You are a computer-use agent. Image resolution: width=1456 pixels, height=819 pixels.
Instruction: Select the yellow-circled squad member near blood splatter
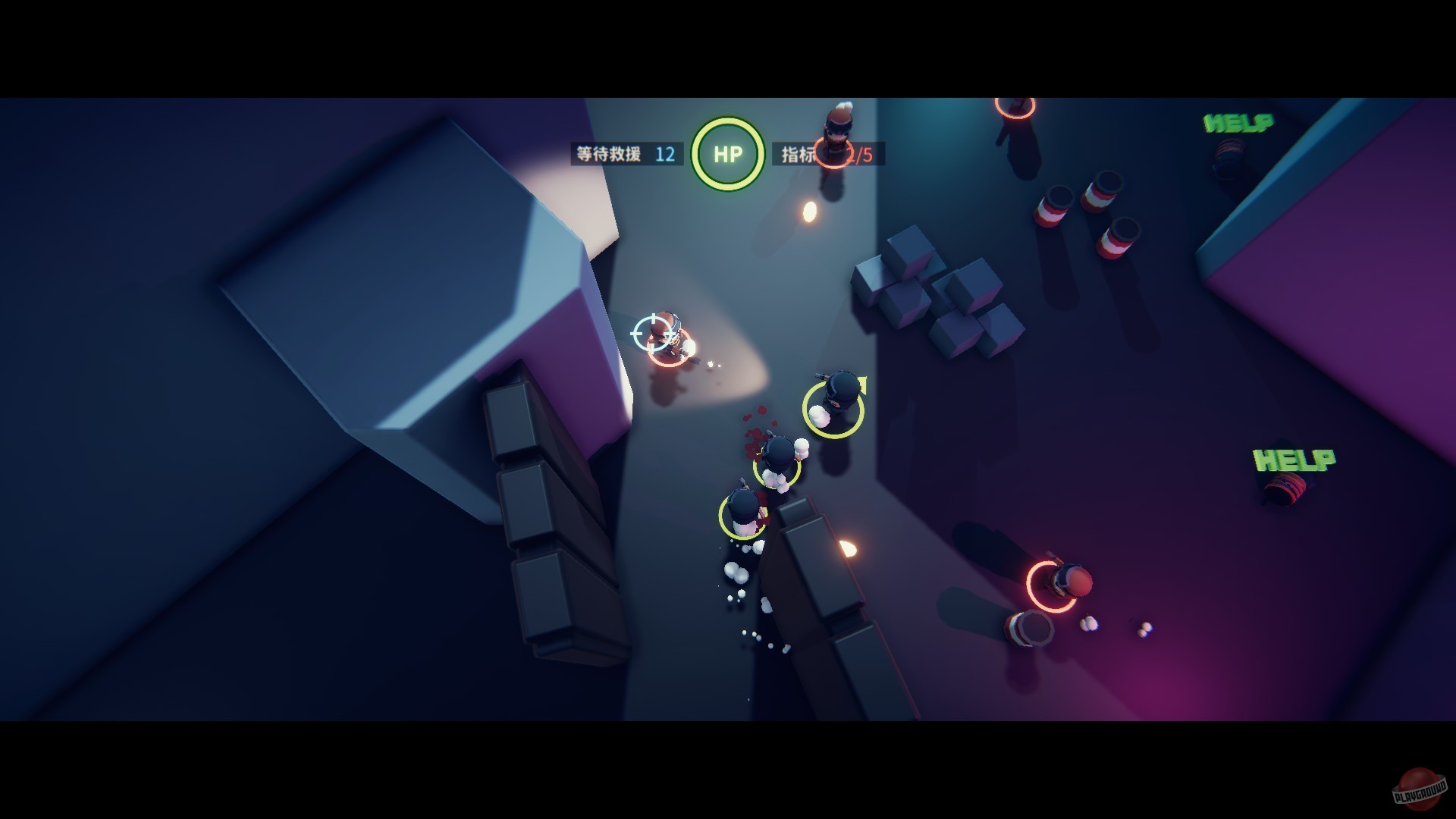tap(777, 466)
